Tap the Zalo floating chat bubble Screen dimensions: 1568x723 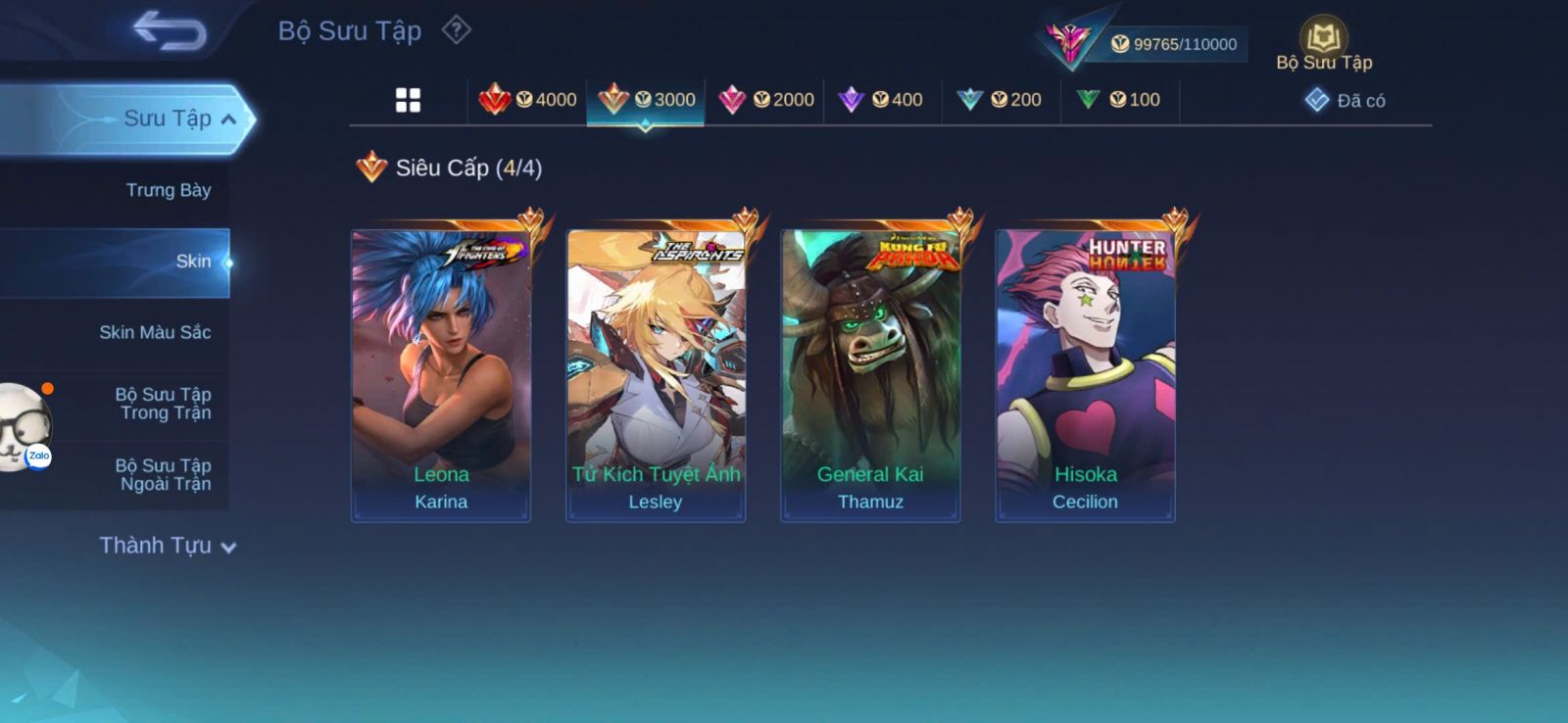click(x=24, y=428)
